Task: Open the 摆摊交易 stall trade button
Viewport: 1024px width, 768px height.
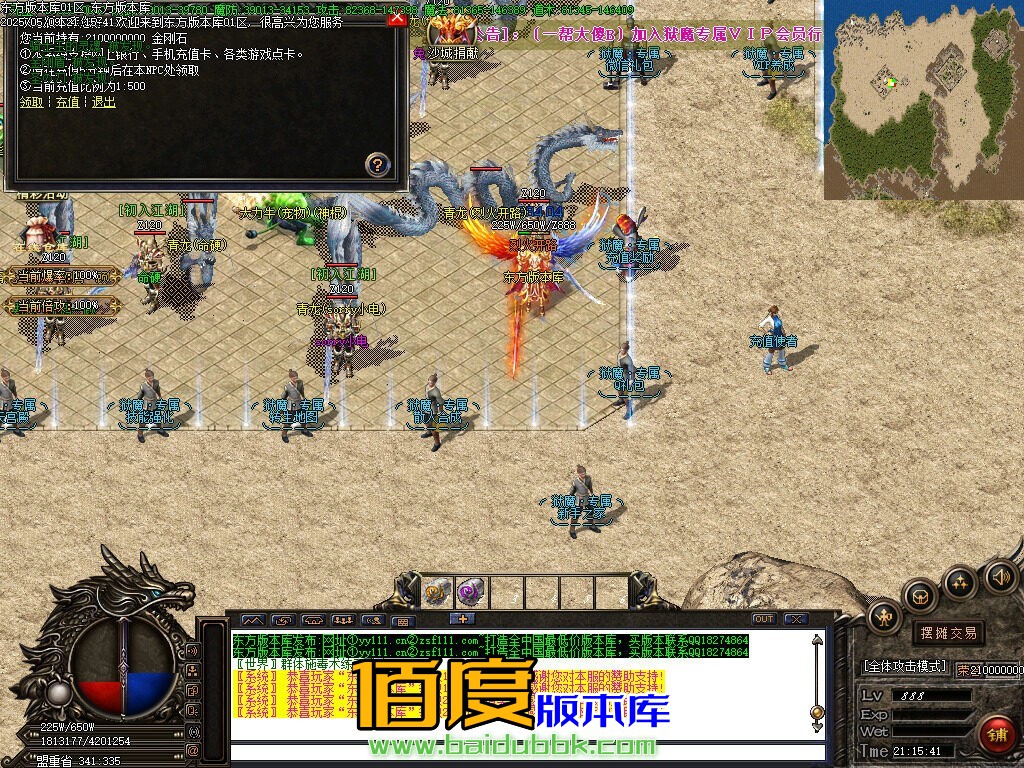Action: pyautogui.click(x=948, y=632)
